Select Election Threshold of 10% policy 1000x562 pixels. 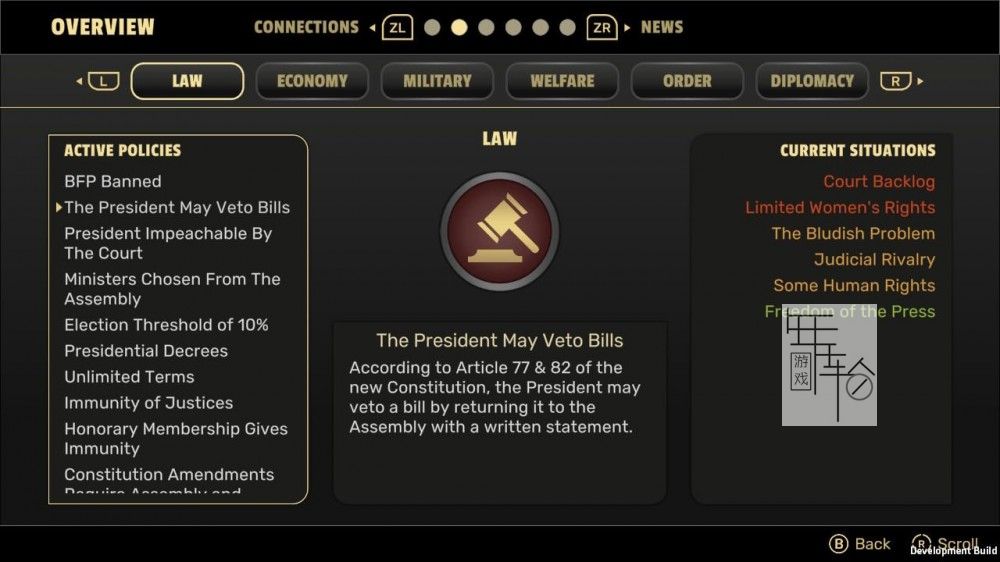[x=166, y=325]
